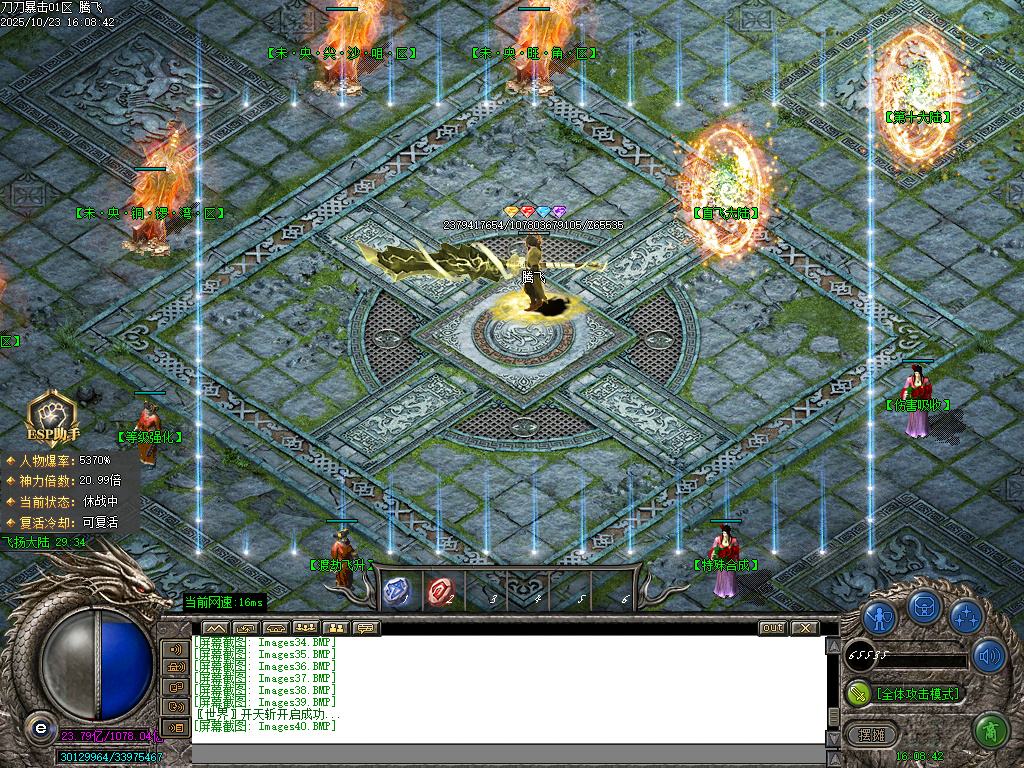Close the chat panel with the X button
This screenshot has width=1024, height=768.
tap(803, 628)
